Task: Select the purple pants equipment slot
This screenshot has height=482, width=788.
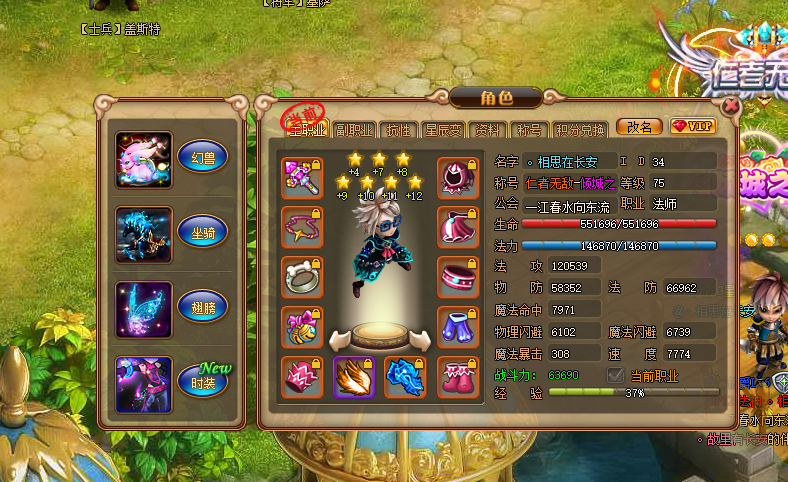Action: coord(457,327)
